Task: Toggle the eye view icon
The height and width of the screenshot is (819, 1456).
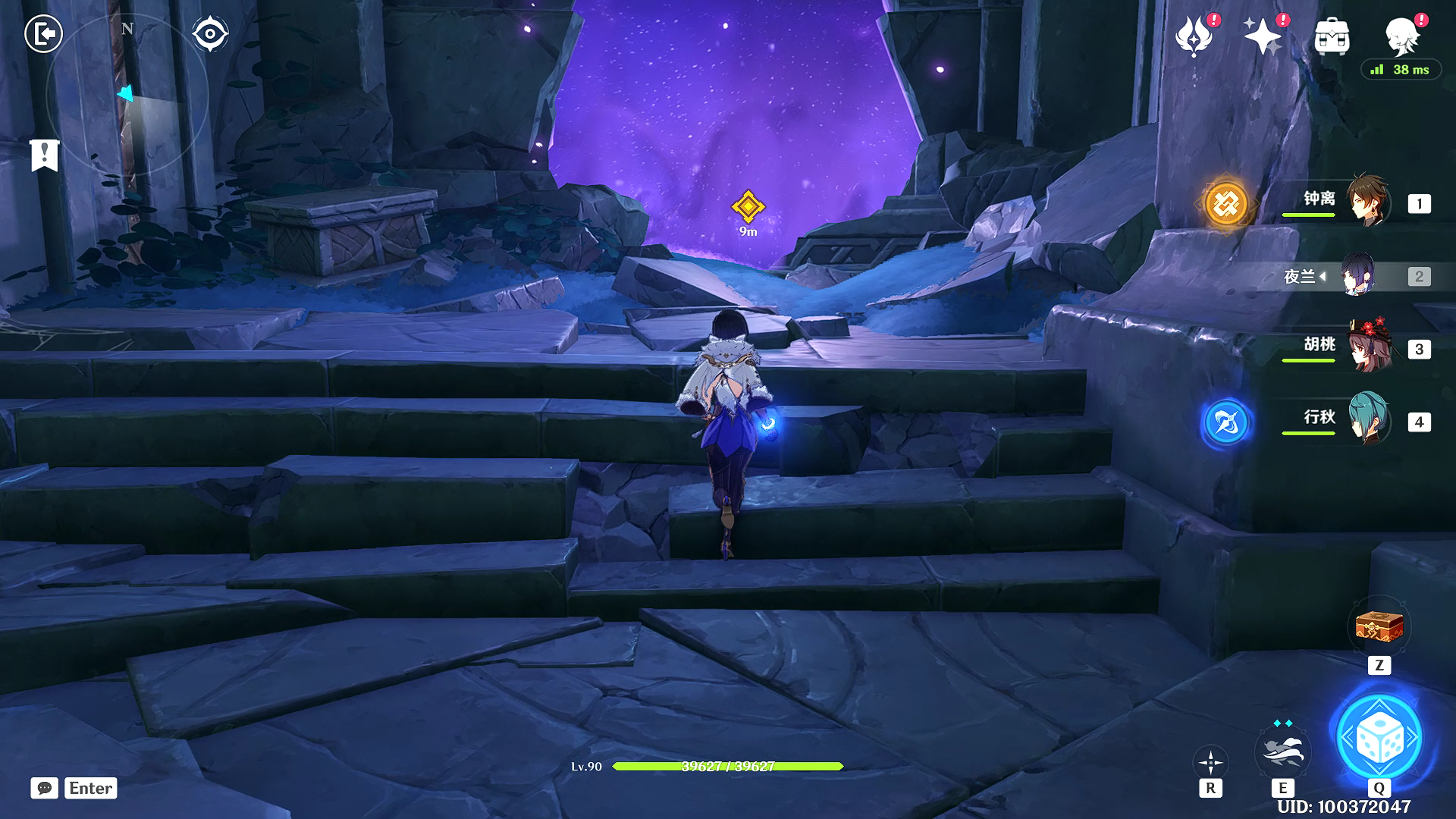Action: [210, 34]
